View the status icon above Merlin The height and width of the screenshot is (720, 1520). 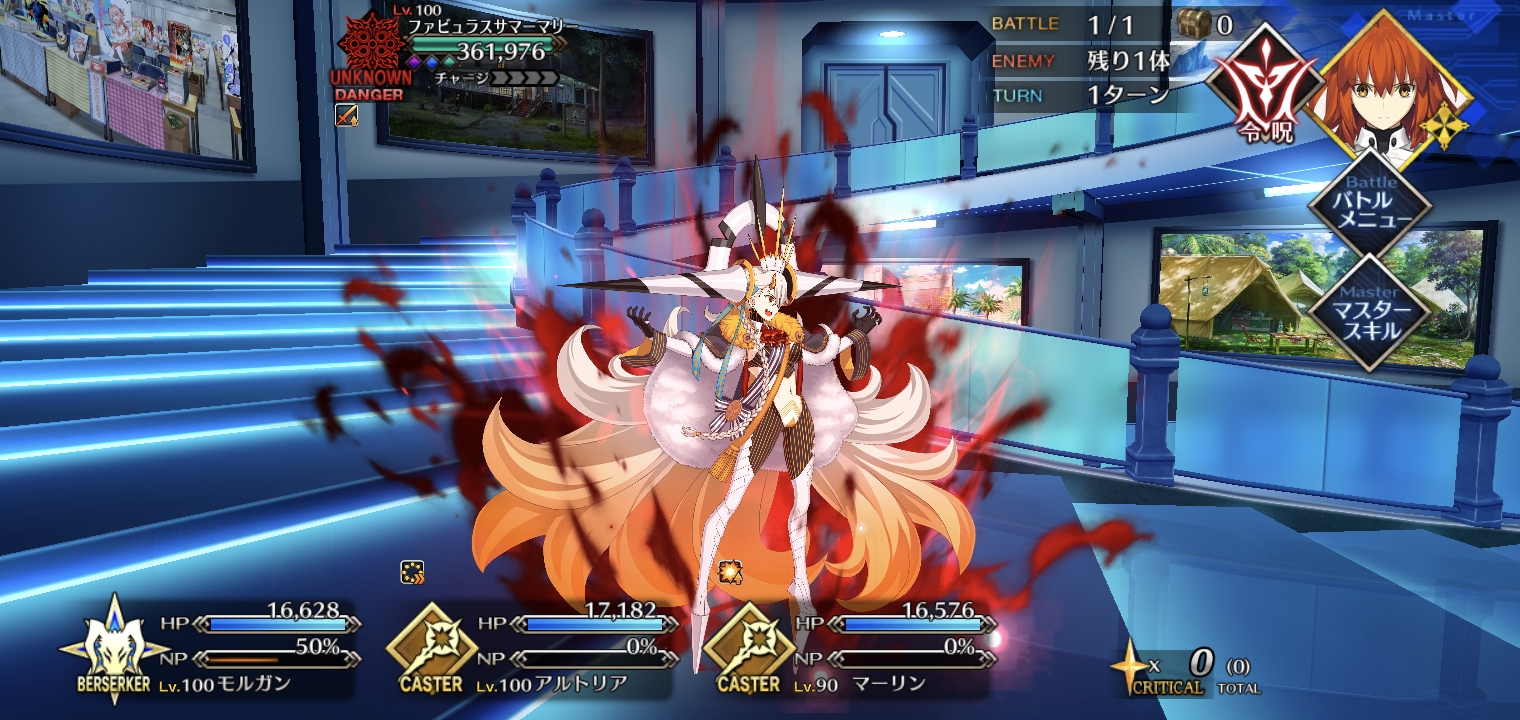[730, 572]
